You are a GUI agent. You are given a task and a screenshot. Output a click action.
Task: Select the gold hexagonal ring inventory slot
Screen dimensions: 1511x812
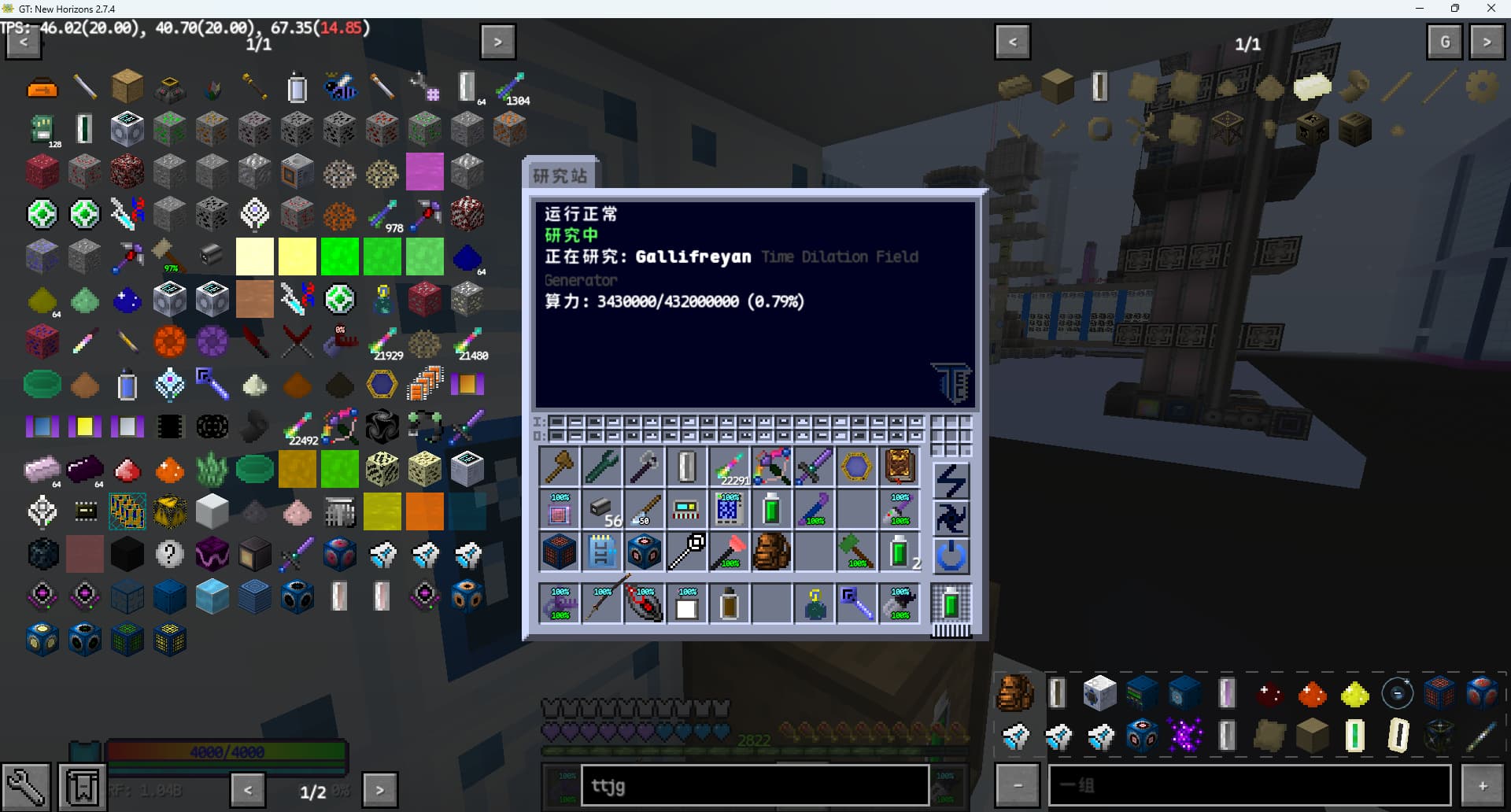[x=856, y=467]
